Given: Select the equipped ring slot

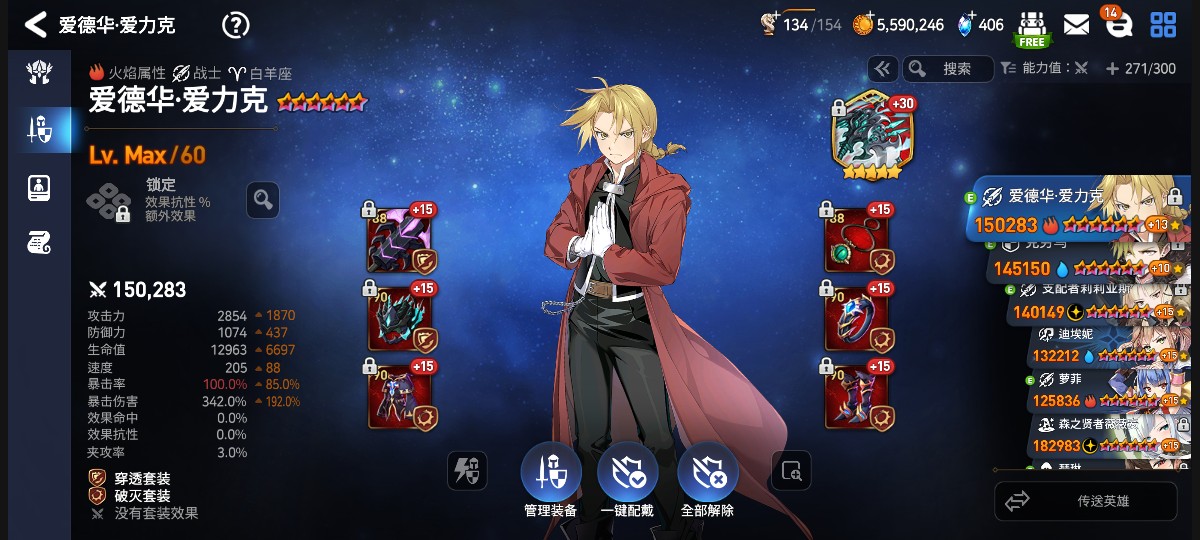Looking at the screenshot, I should click(857, 316).
